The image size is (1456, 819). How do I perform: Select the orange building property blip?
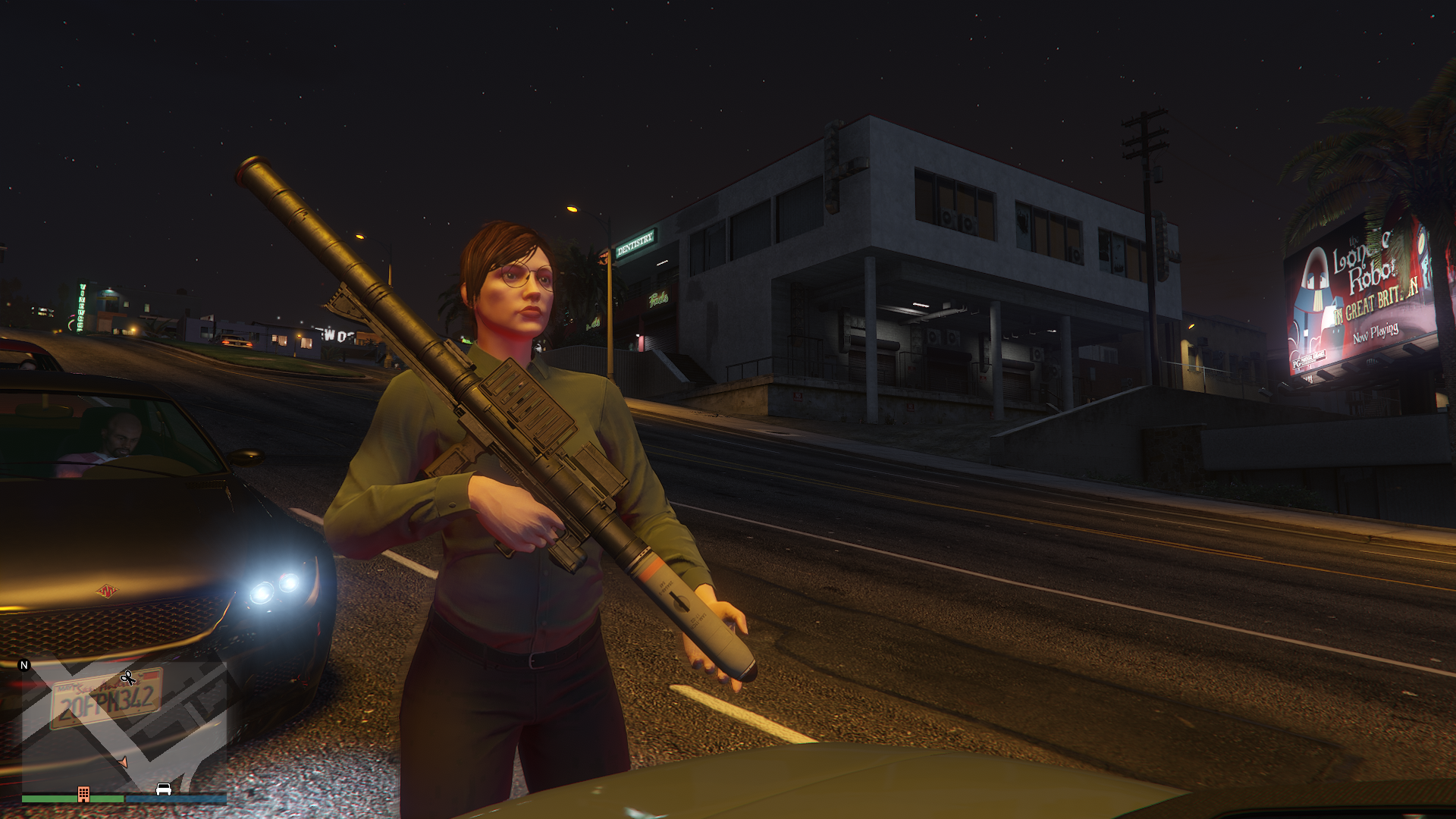coord(83,794)
